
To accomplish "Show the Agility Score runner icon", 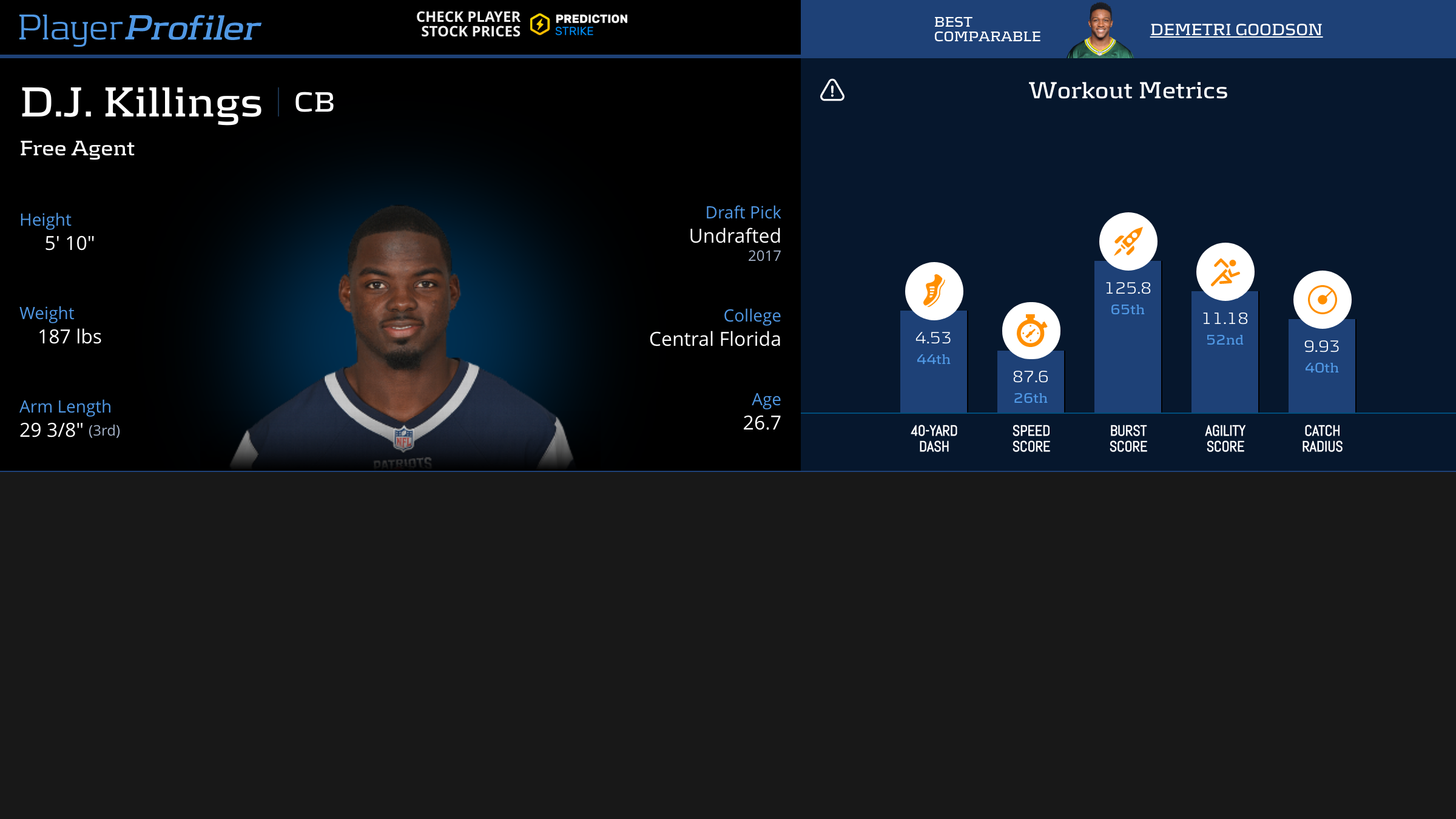I will pos(1225,272).
